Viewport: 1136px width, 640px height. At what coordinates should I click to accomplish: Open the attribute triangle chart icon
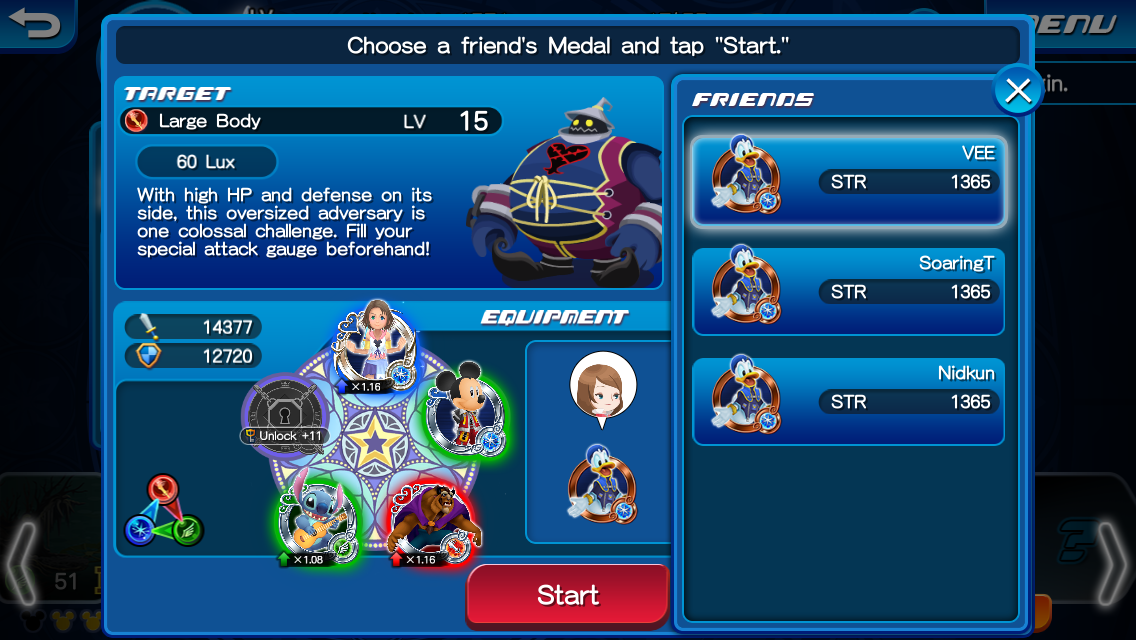pyautogui.click(x=163, y=512)
